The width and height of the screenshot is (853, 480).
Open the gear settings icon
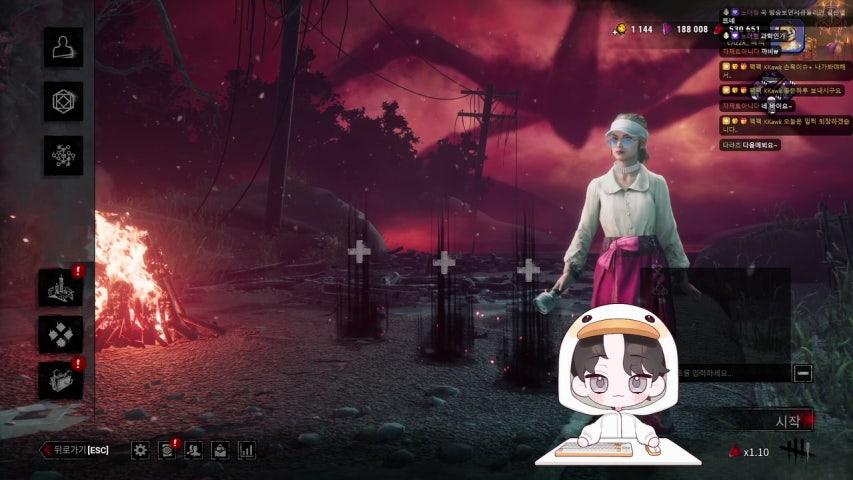tap(140, 450)
